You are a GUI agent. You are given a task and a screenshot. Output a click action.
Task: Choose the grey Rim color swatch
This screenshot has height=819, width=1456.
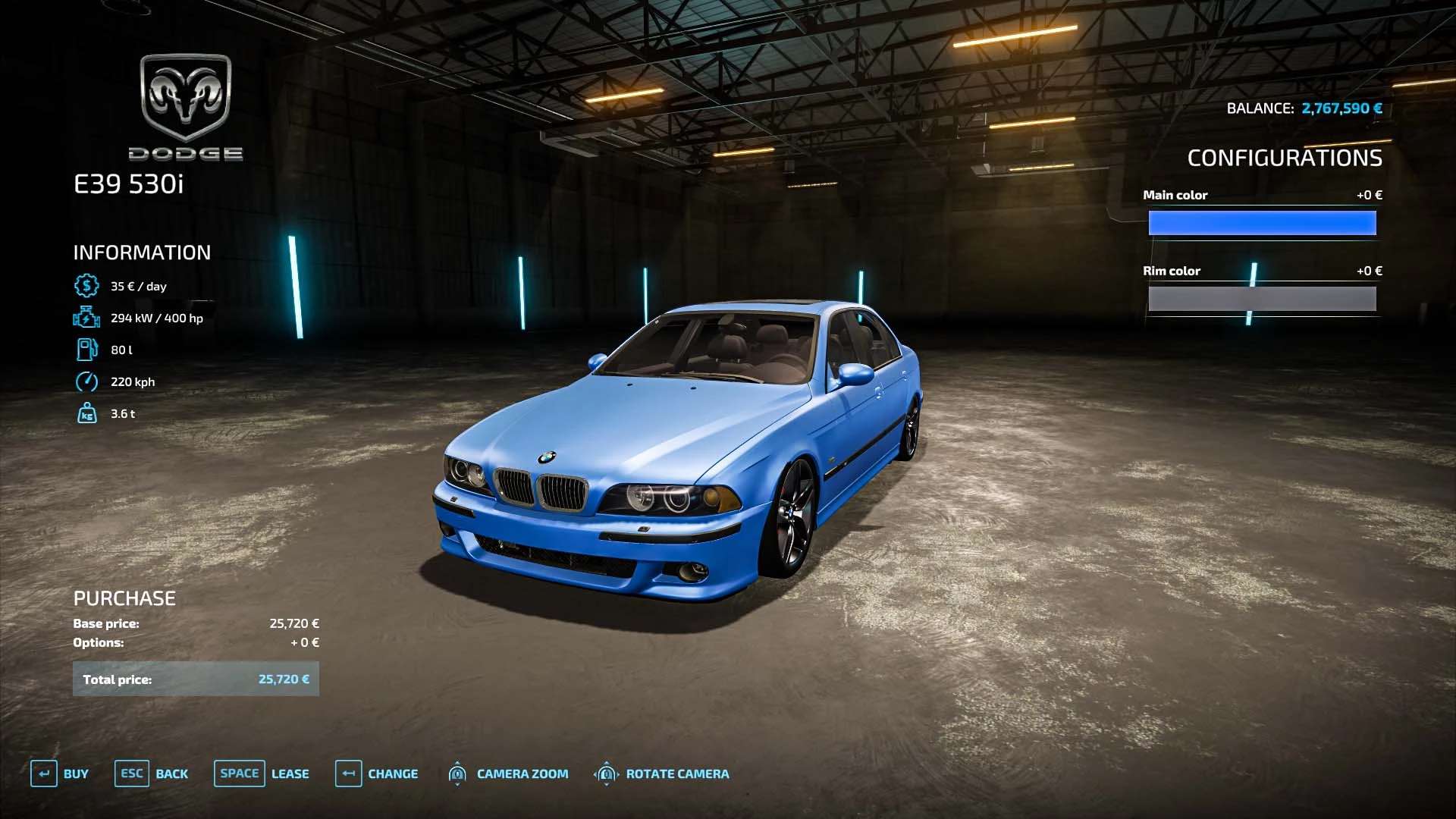pyautogui.click(x=1262, y=299)
